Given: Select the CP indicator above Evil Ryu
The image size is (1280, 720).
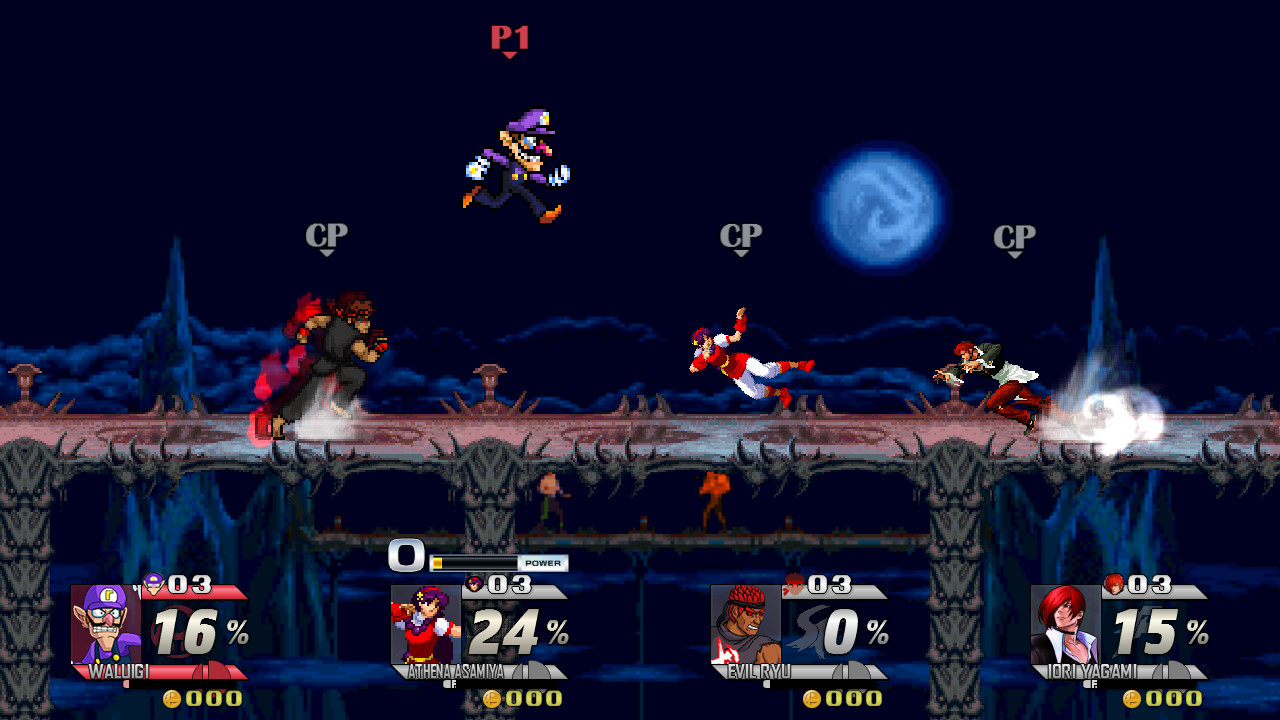Looking at the screenshot, I should click(x=327, y=236).
